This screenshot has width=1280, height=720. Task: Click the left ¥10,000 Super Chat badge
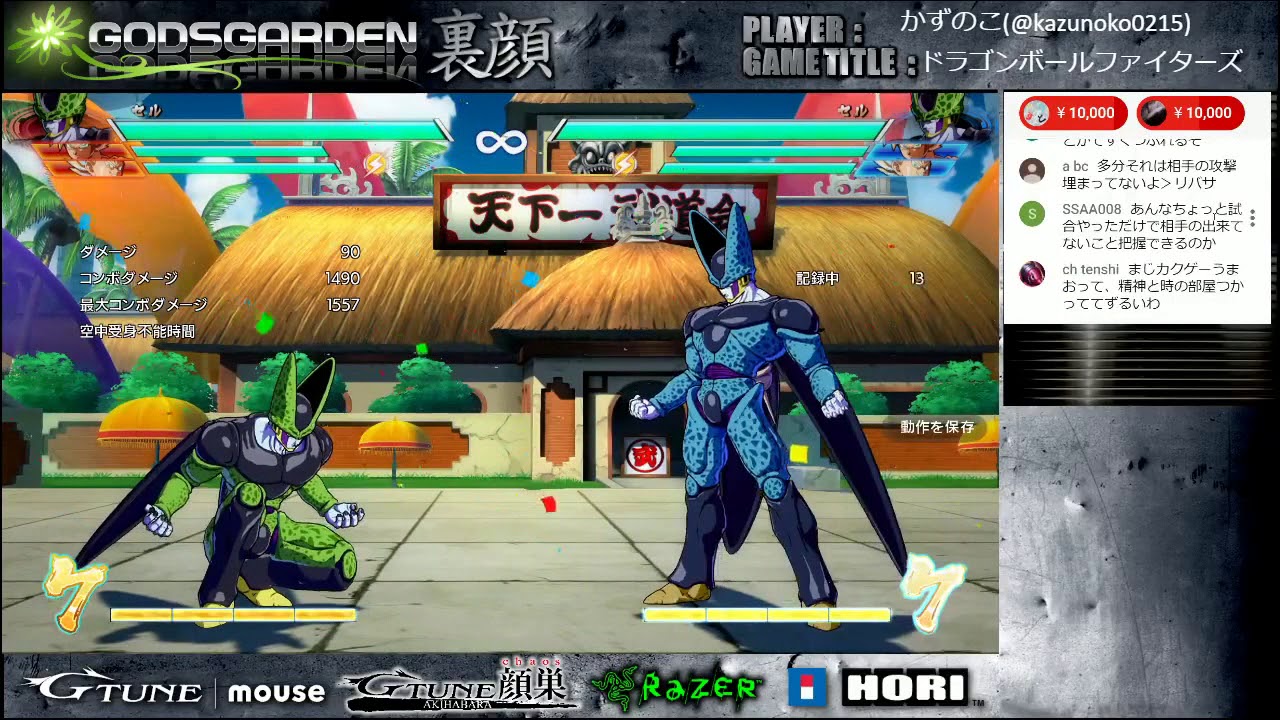tap(1073, 113)
